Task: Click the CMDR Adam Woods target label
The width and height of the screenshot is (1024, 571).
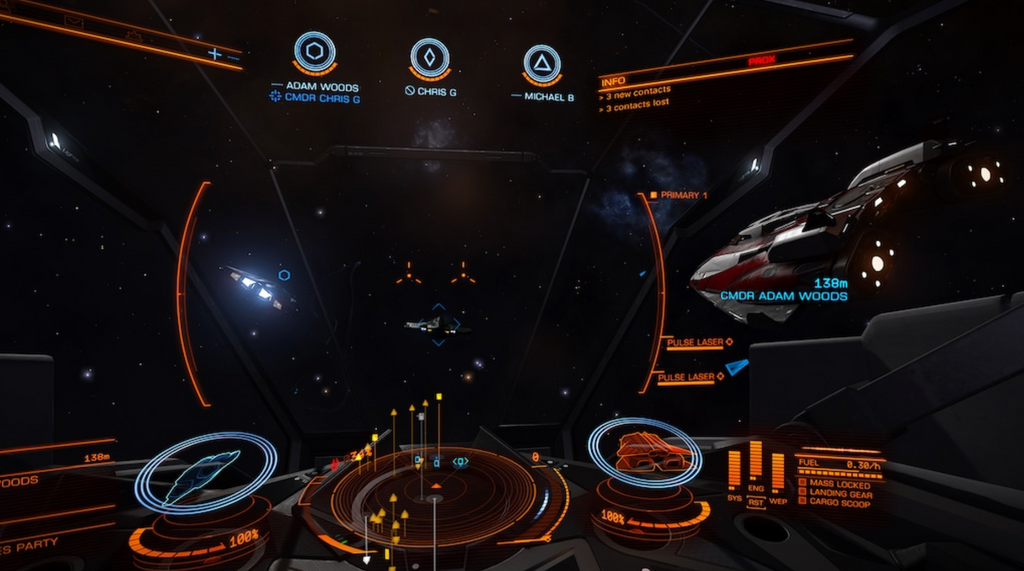Action: (784, 296)
